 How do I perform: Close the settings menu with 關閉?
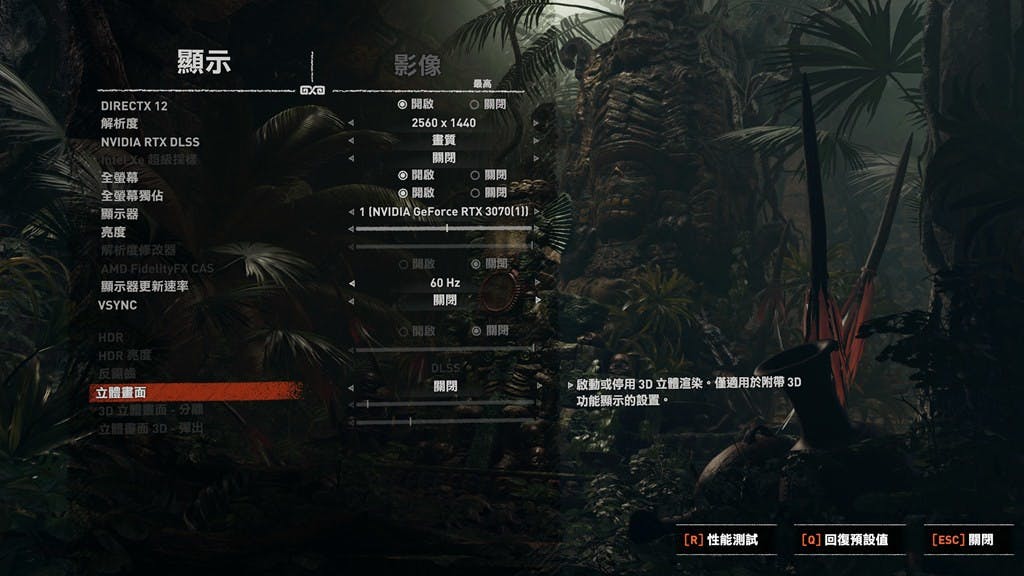click(x=963, y=540)
